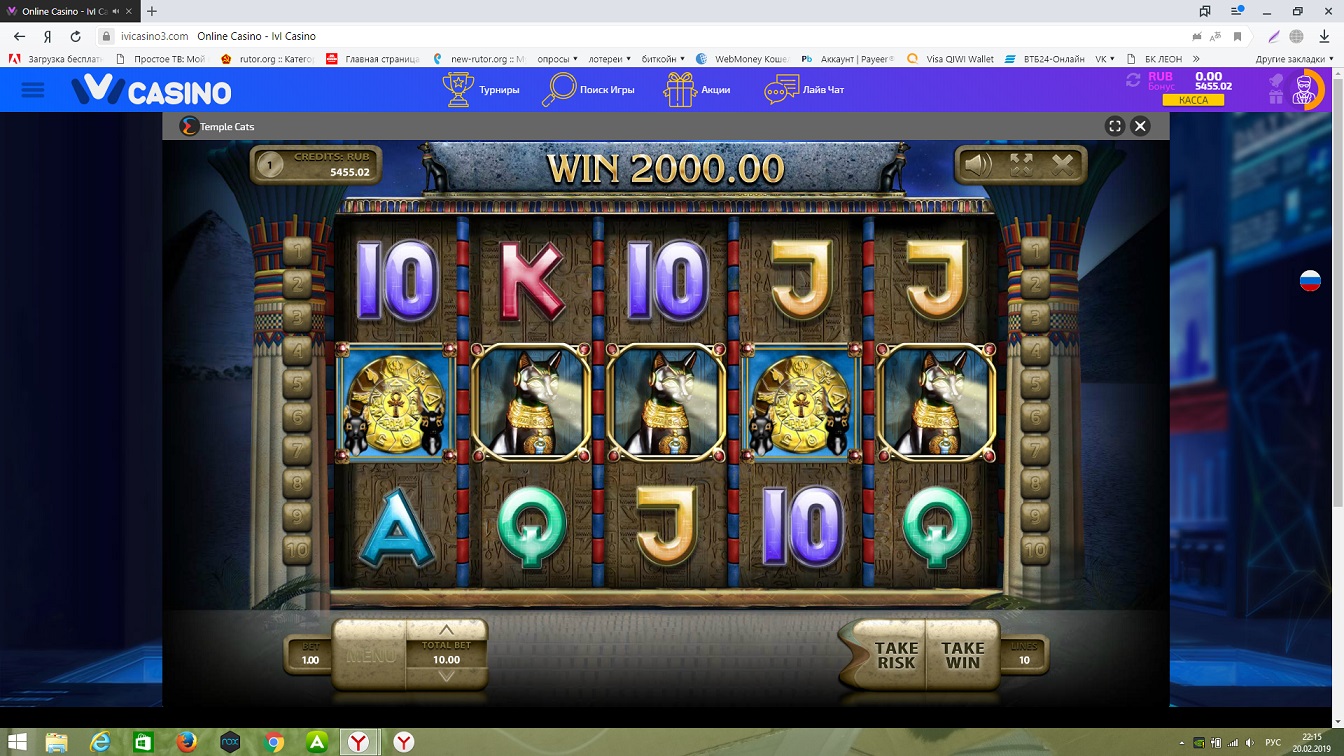Close the slot using the stone X
The width and height of the screenshot is (1344, 756).
pos(1062,165)
